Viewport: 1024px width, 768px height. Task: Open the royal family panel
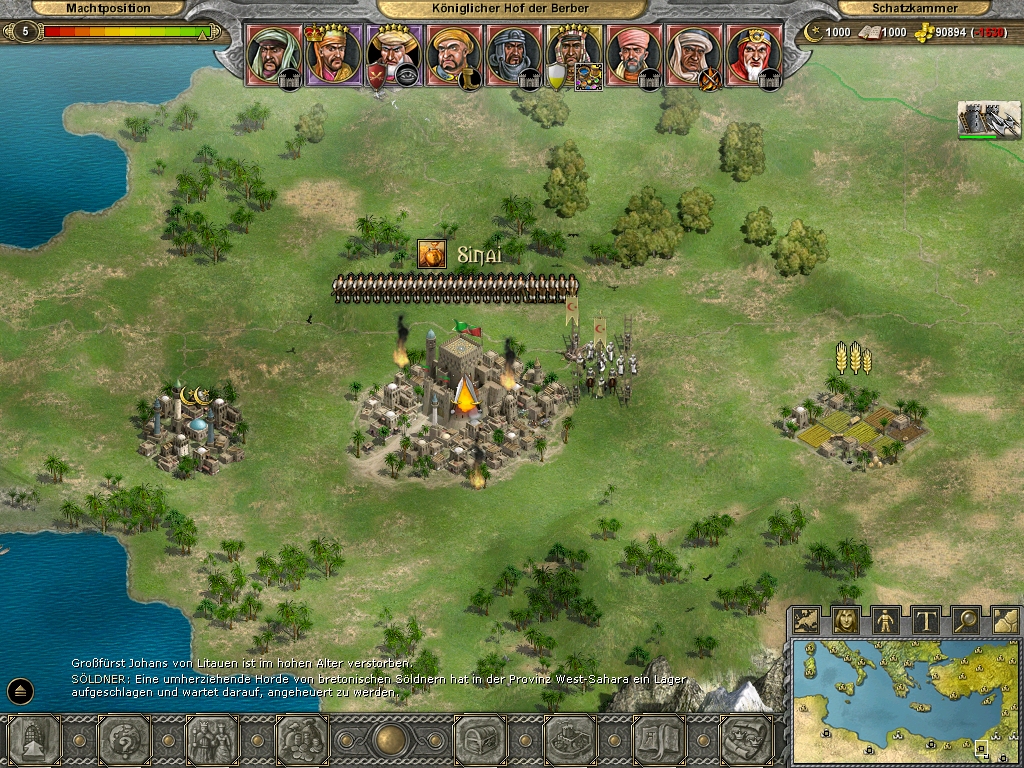click(x=212, y=741)
